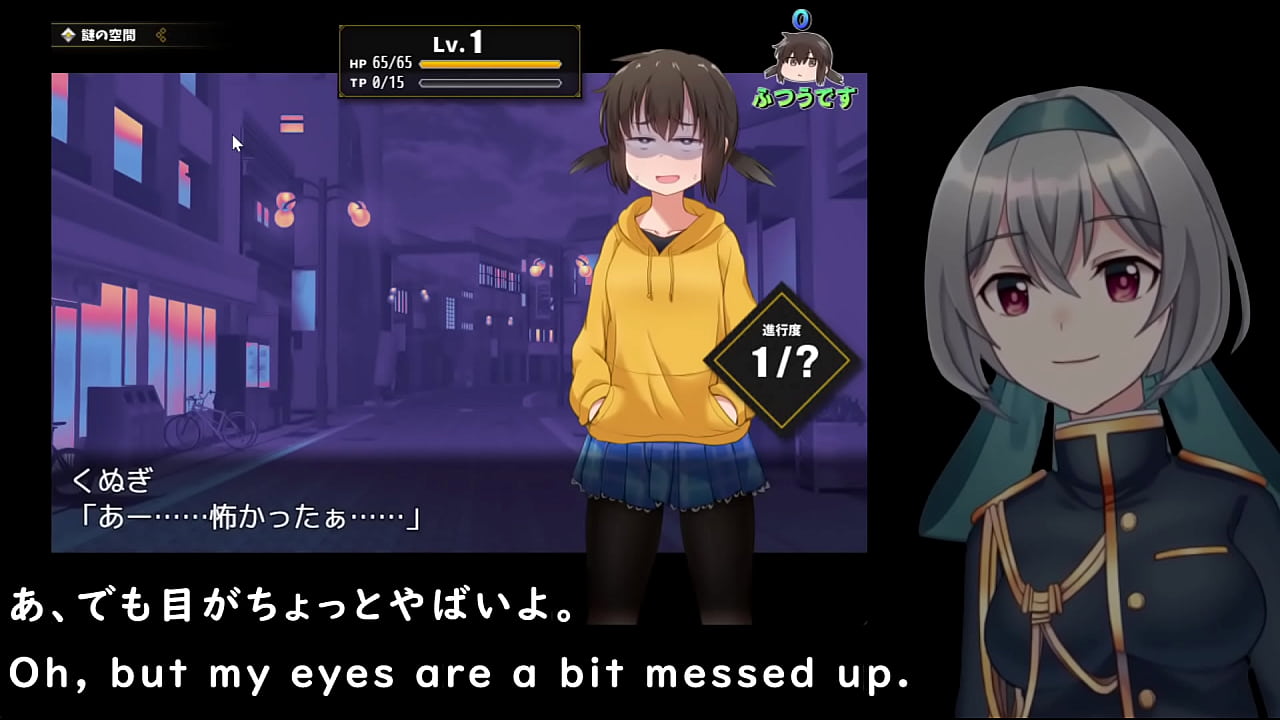The width and height of the screenshot is (1280, 720).
Task: Click the HP bar showing 65/65
Action: point(490,62)
